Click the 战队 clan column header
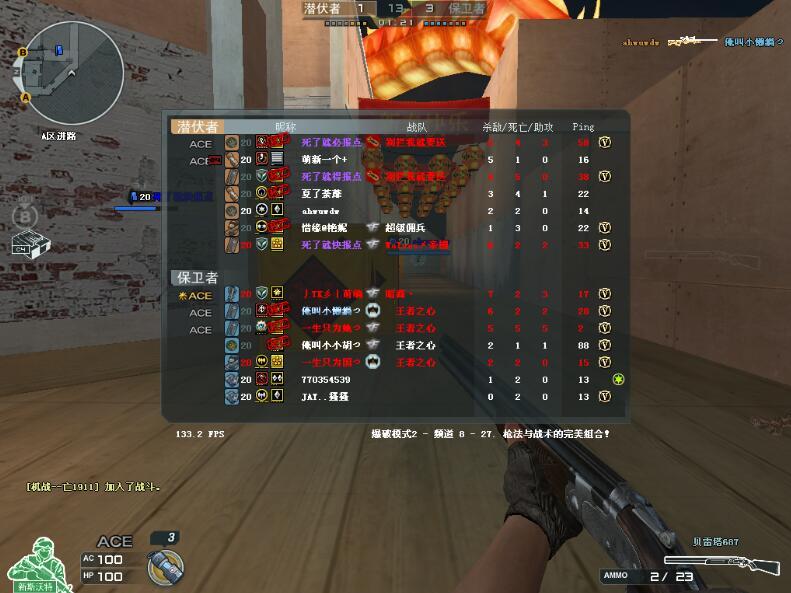Image resolution: width=791 pixels, height=593 pixels. click(x=417, y=127)
